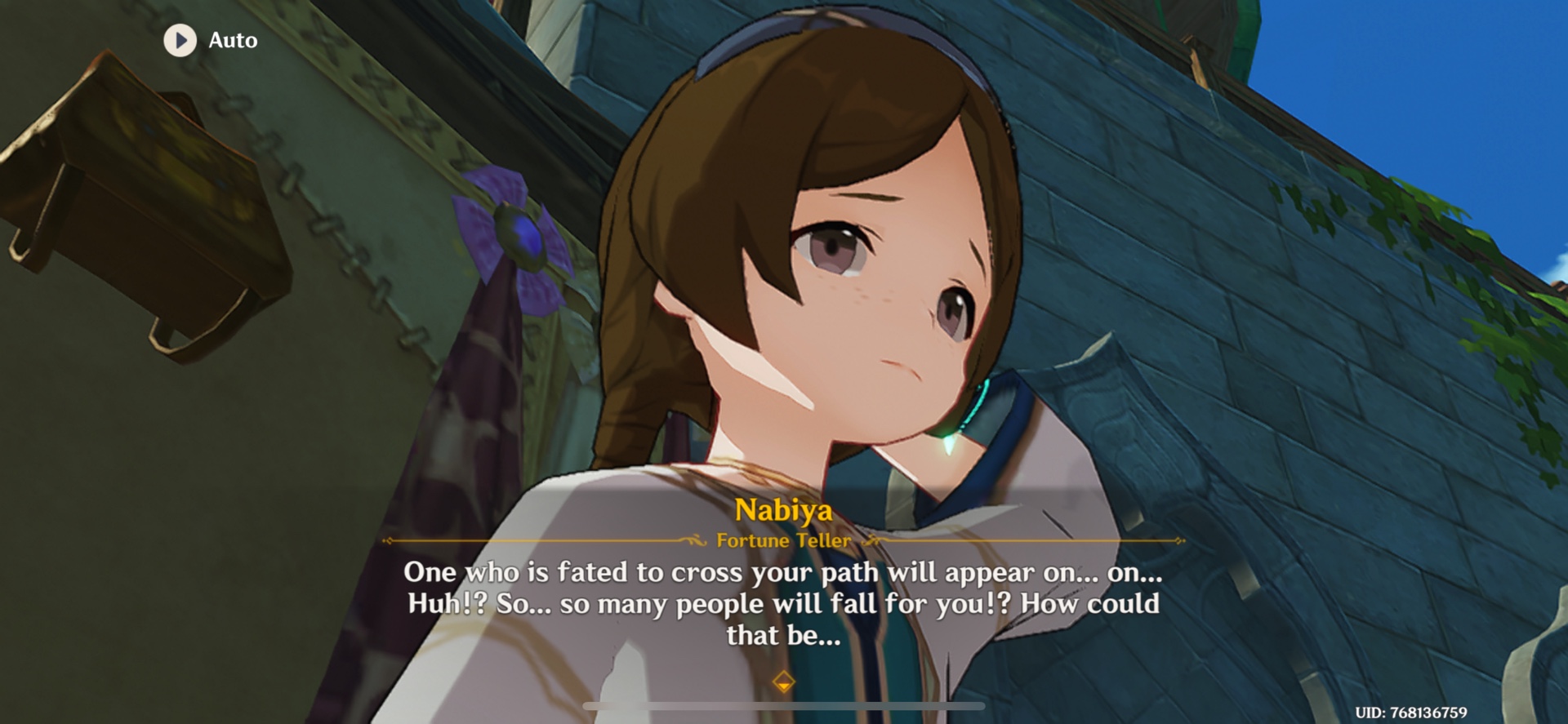
Task: Click the circular Auto button in top-left corner
Action: point(180,40)
